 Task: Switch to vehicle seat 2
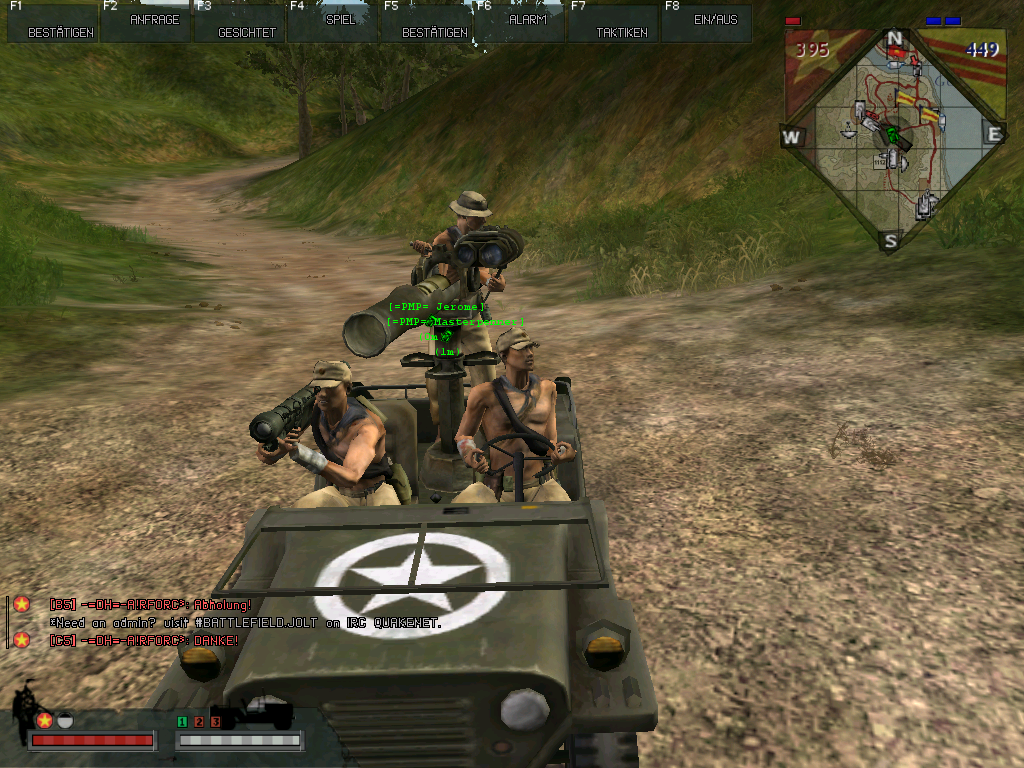pyautogui.click(x=199, y=721)
